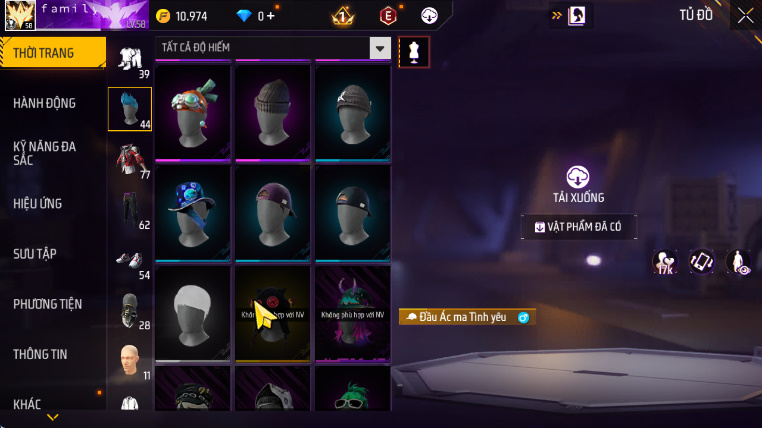The image size is (762, 428).
Task: Choose the blue galaxy bucket hat
Action: 193,211
